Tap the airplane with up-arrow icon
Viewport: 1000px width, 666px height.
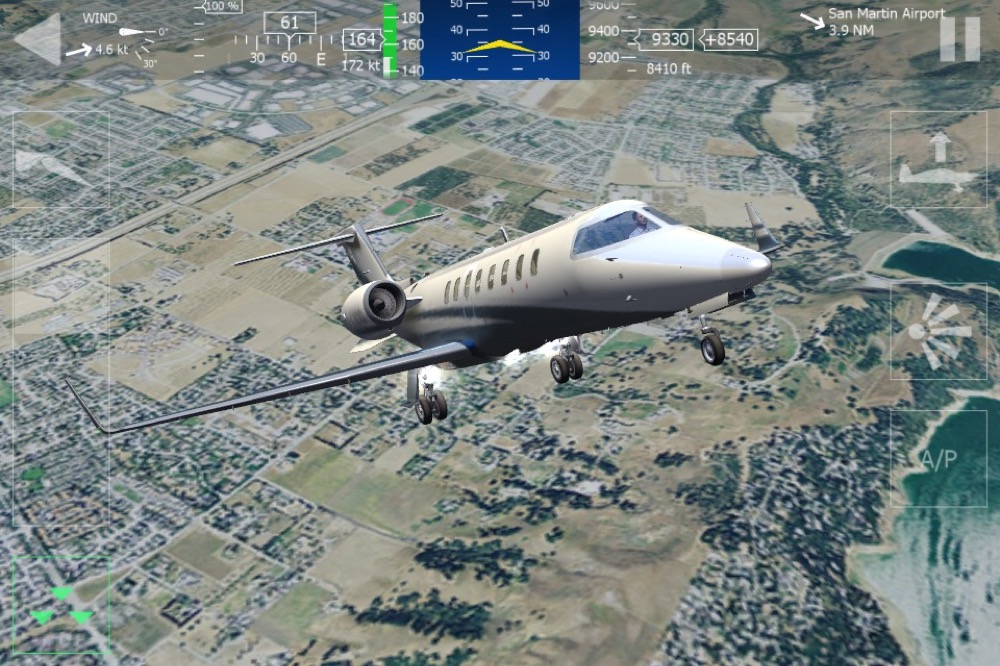(938, 160)
